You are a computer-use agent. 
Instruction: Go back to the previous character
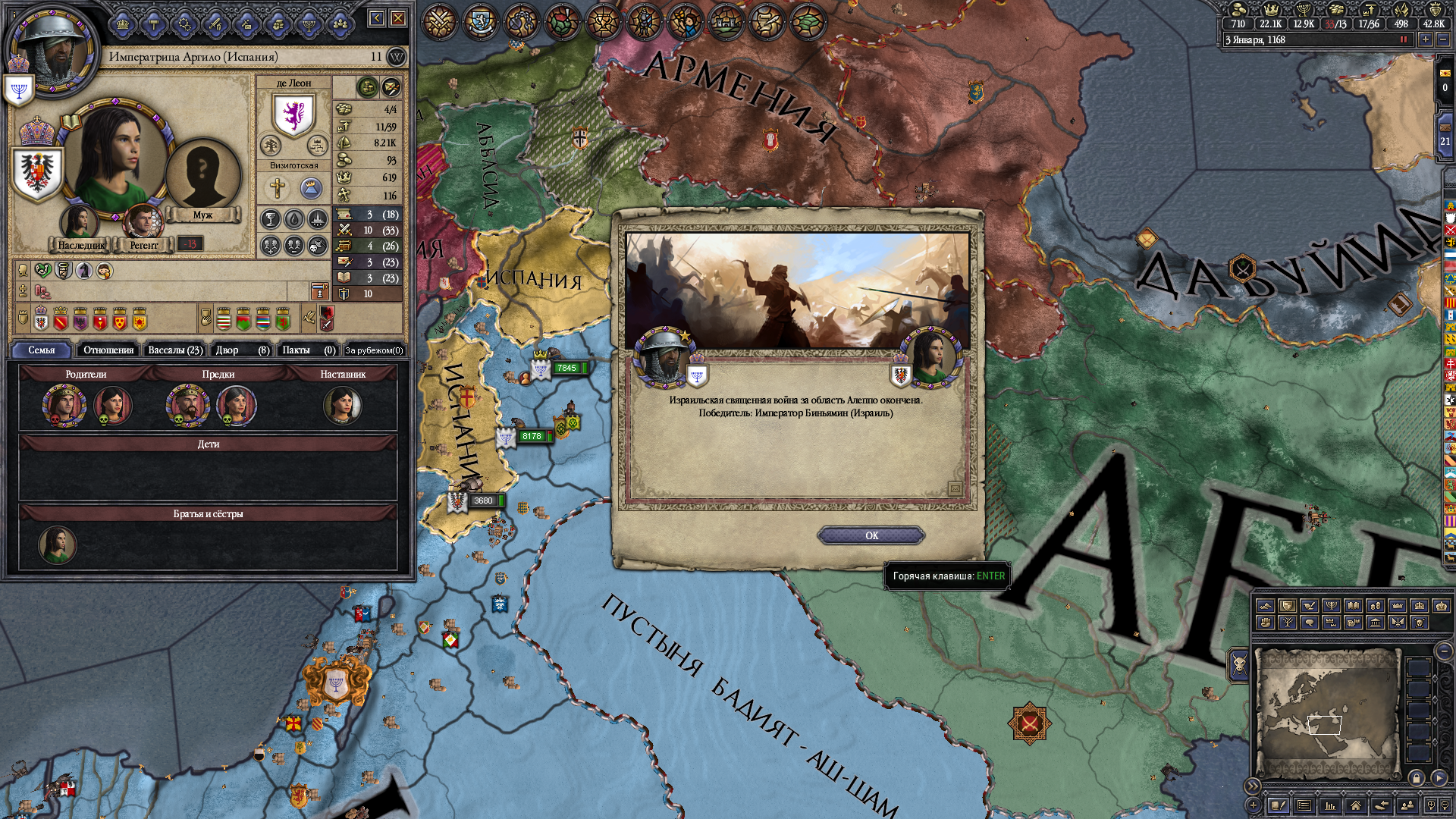[377, 18]
